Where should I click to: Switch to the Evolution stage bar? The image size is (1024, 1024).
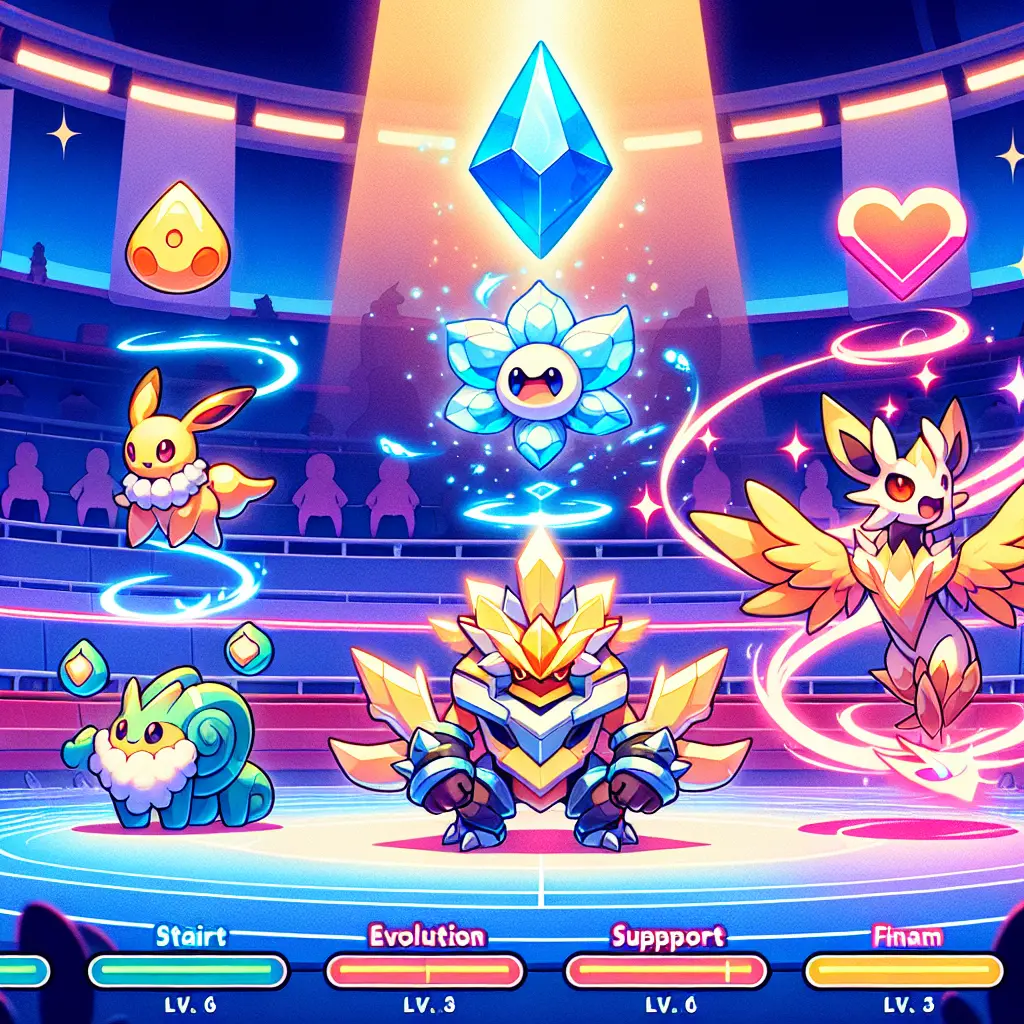(427, 969)
